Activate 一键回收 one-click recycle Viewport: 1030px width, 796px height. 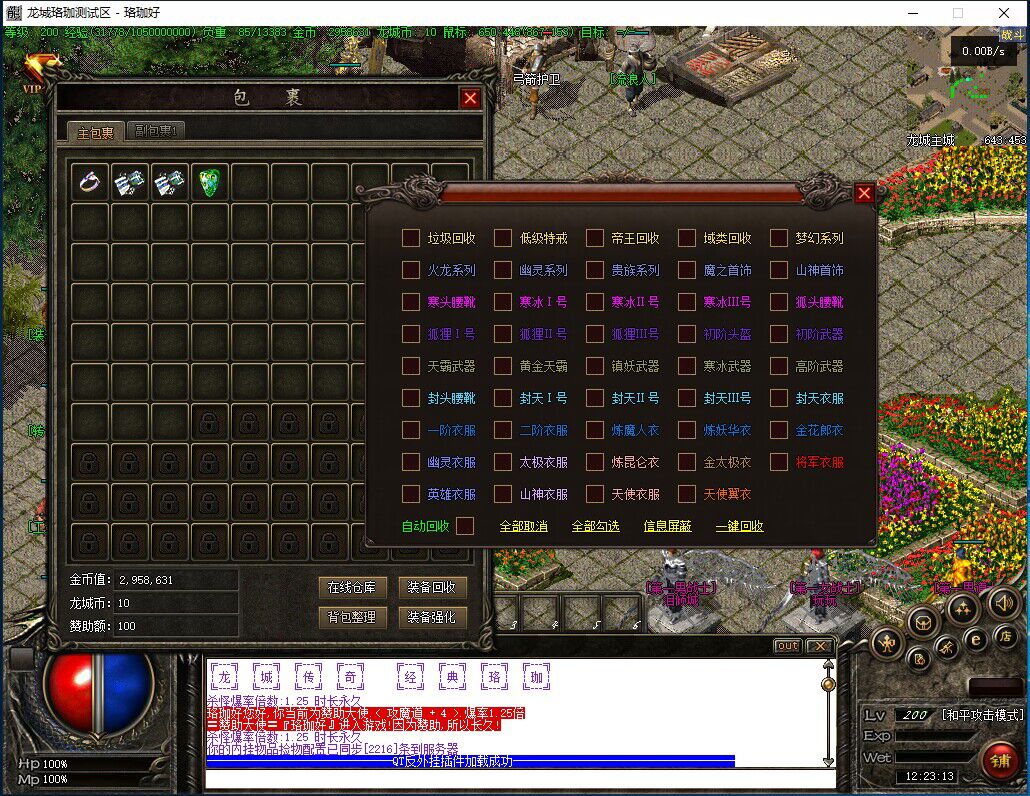pyautogui.click(x=740, y=526)
